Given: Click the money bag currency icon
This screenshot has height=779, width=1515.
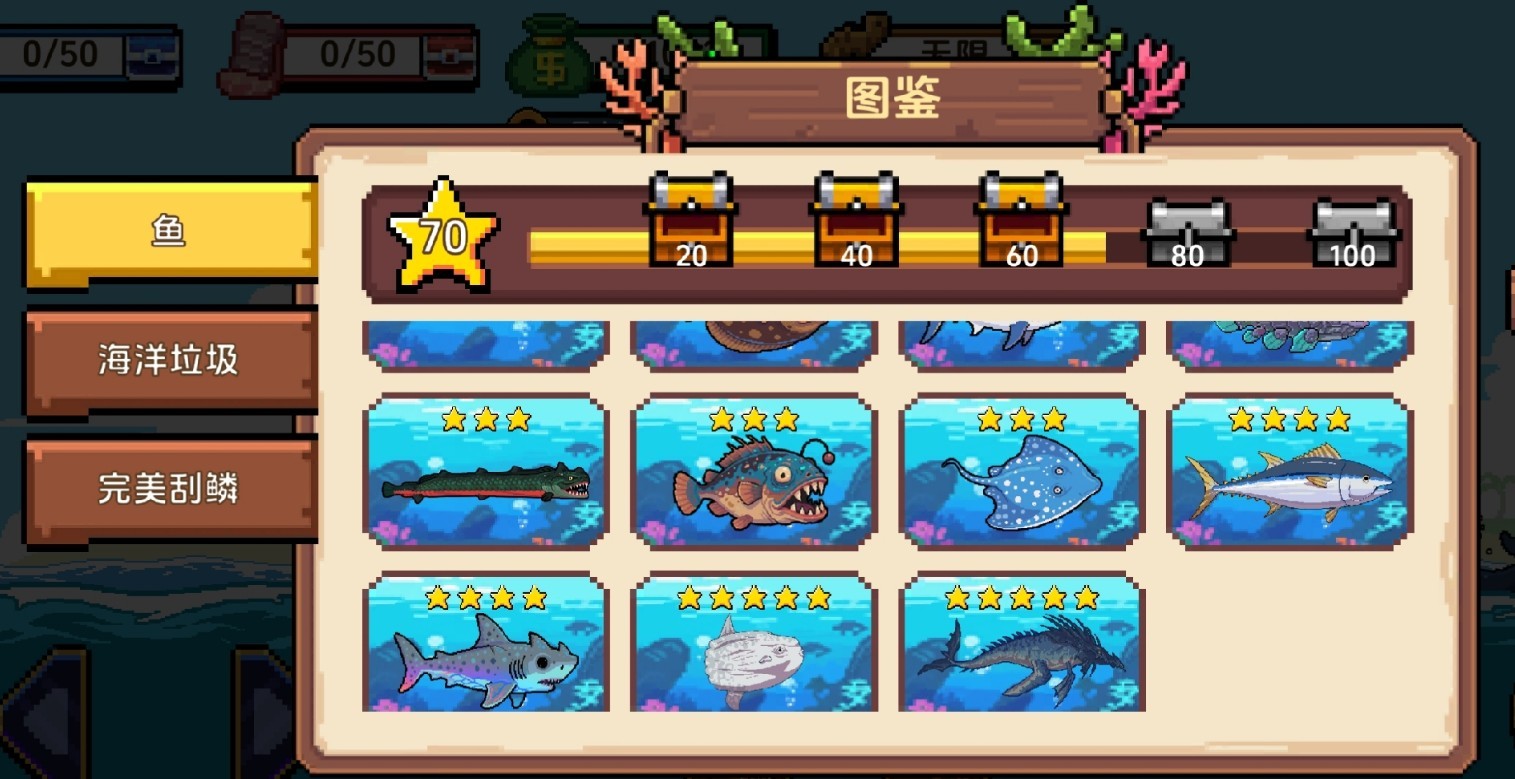Looking at the screenshot, I should pos(552,48).
